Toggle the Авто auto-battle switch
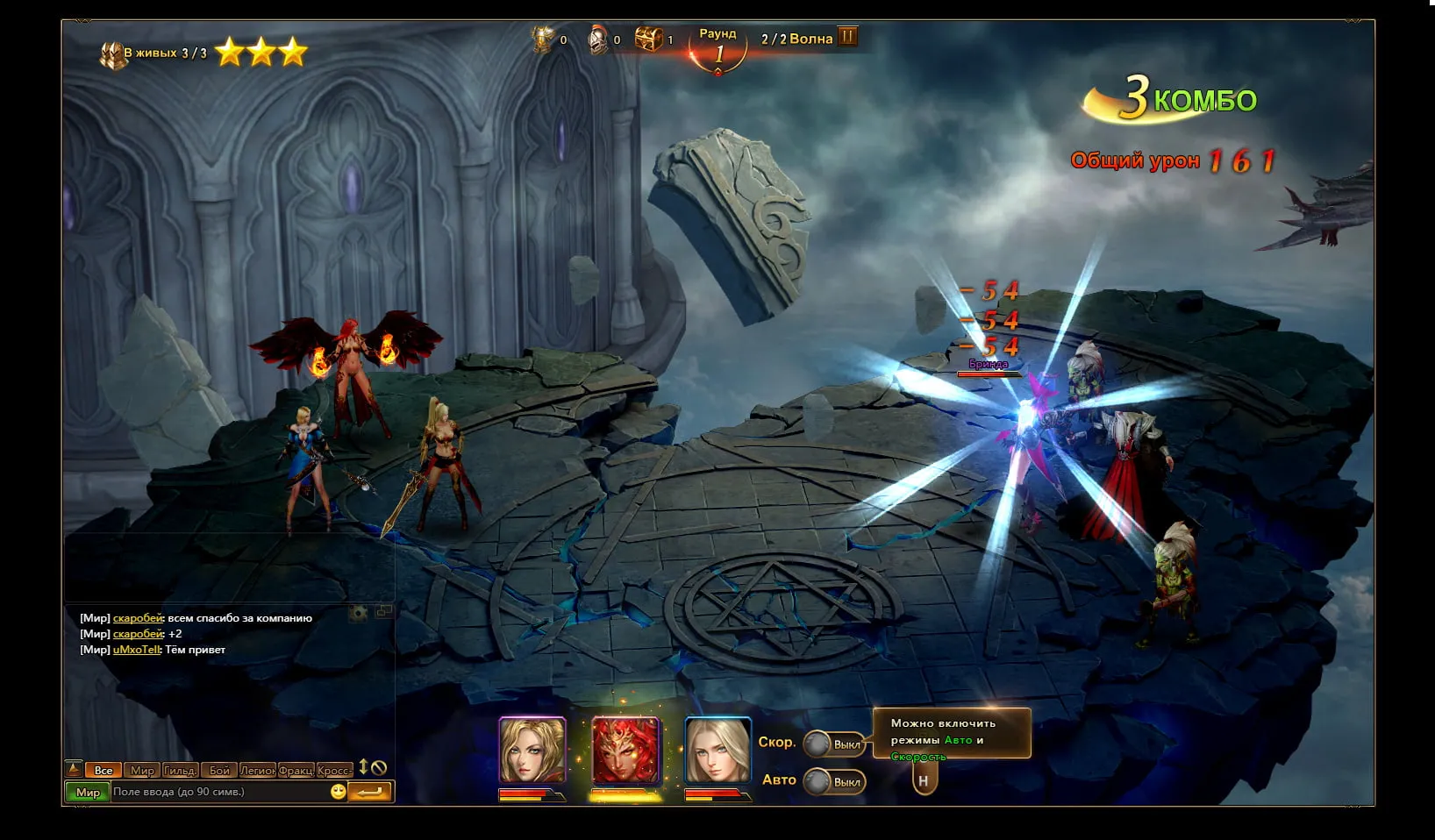This screenshot has height=840, width=1435. point(834,781)
